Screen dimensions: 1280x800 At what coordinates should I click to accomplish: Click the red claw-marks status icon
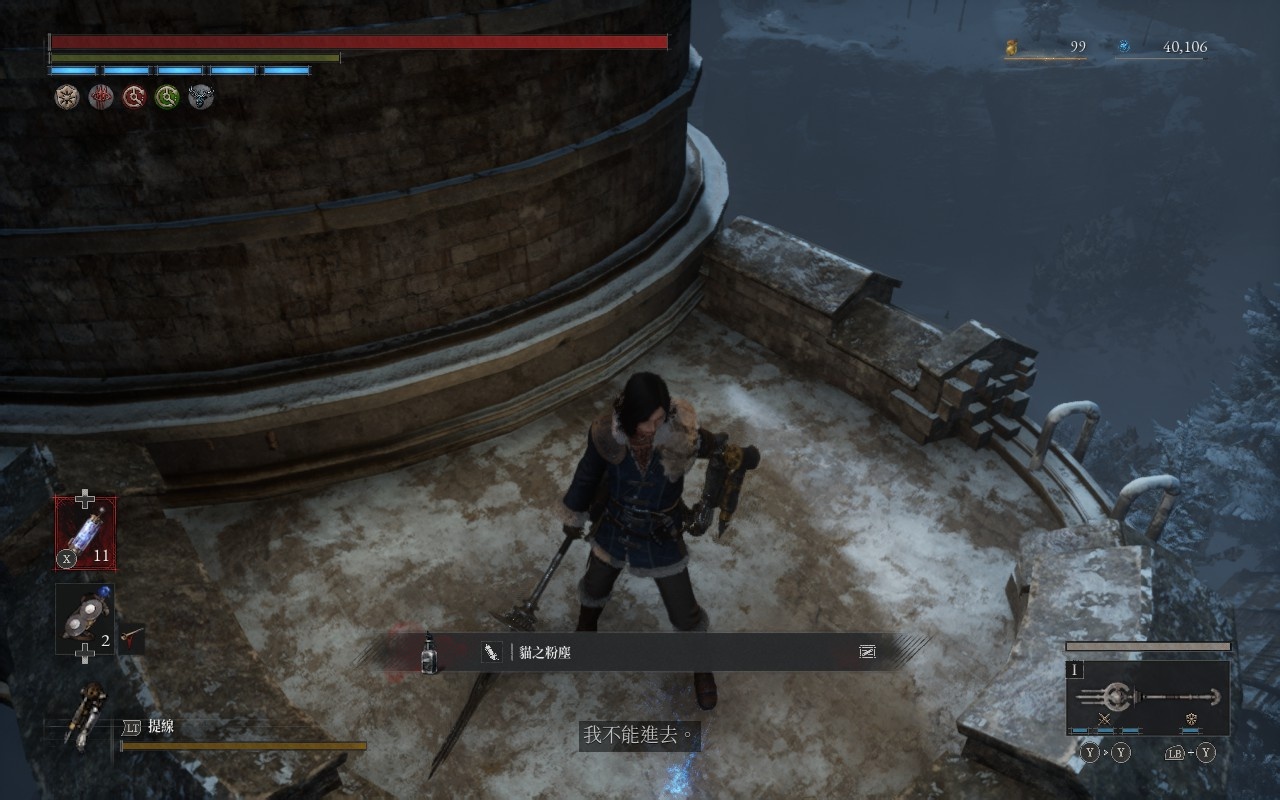100,96
